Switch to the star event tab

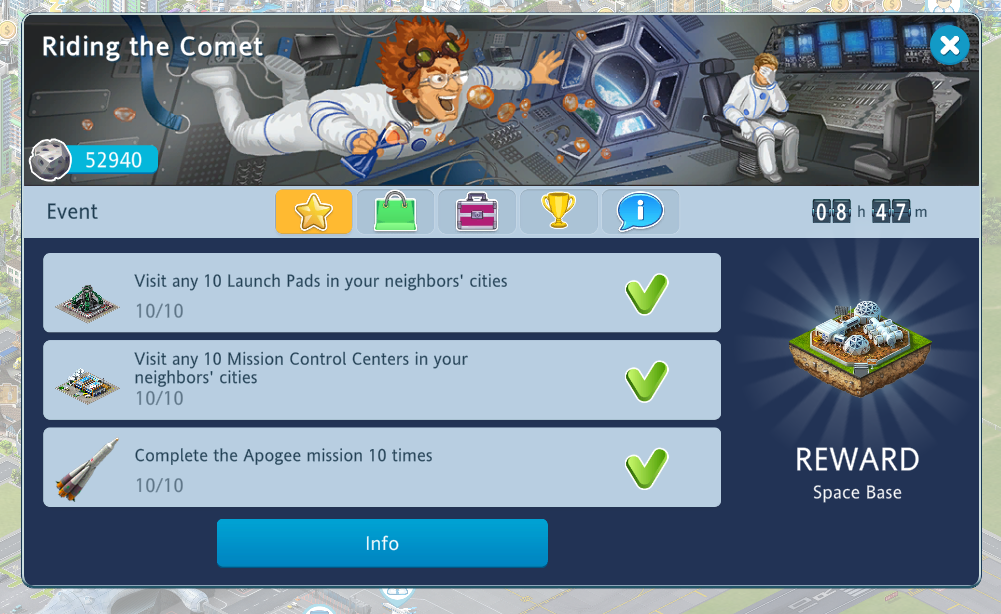pyautogui.click(x=314, y=212)
